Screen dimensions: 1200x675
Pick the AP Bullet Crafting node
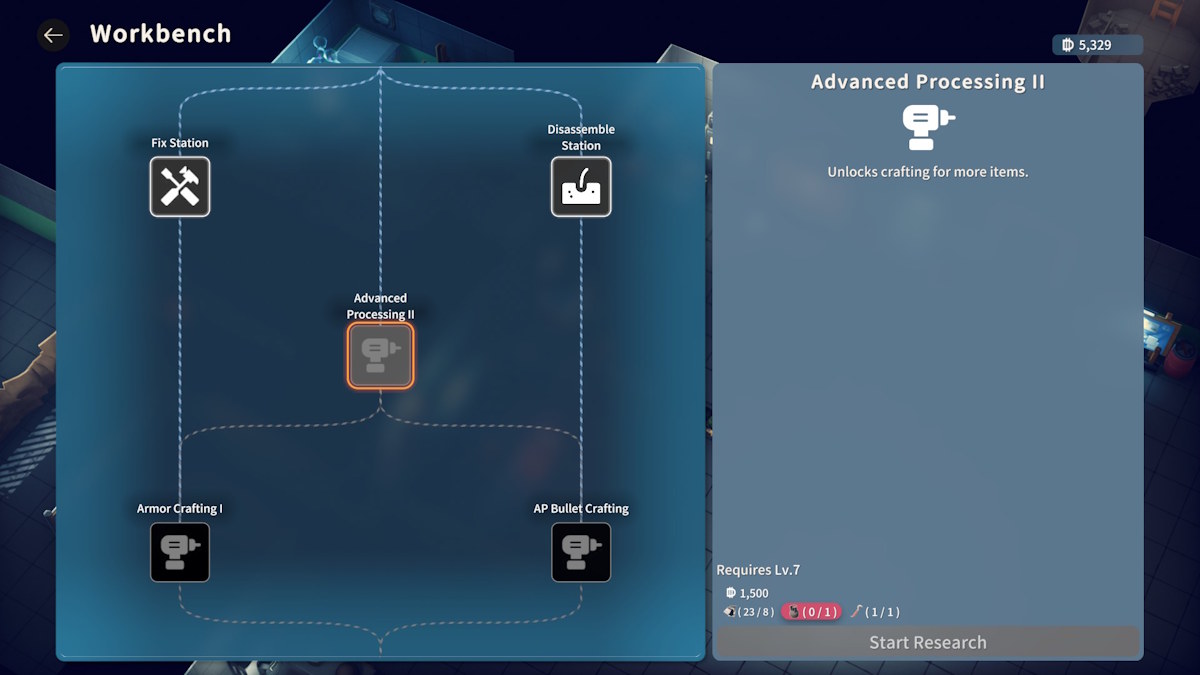[581, 552]
